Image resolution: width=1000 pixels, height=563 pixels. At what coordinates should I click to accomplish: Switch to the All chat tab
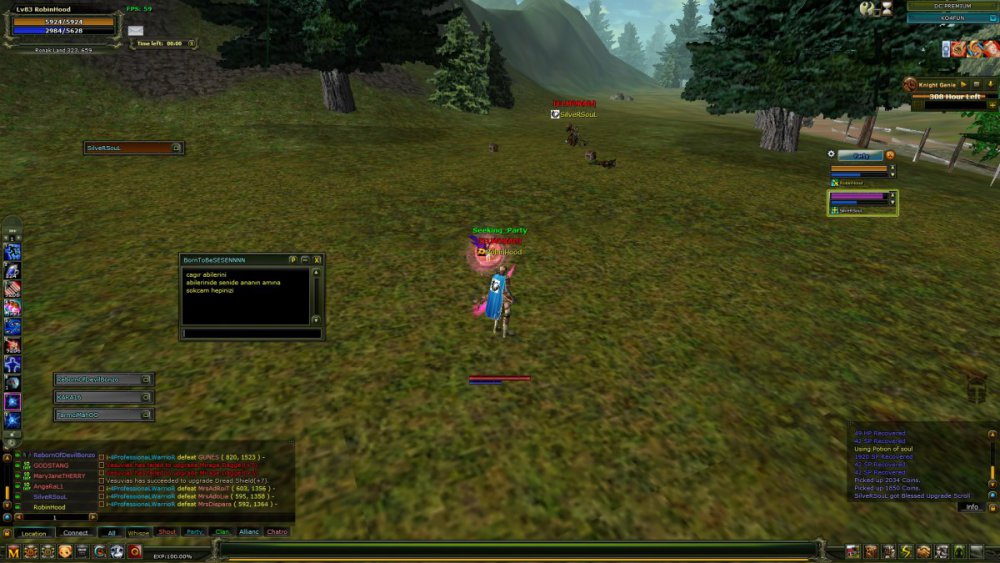111,533
